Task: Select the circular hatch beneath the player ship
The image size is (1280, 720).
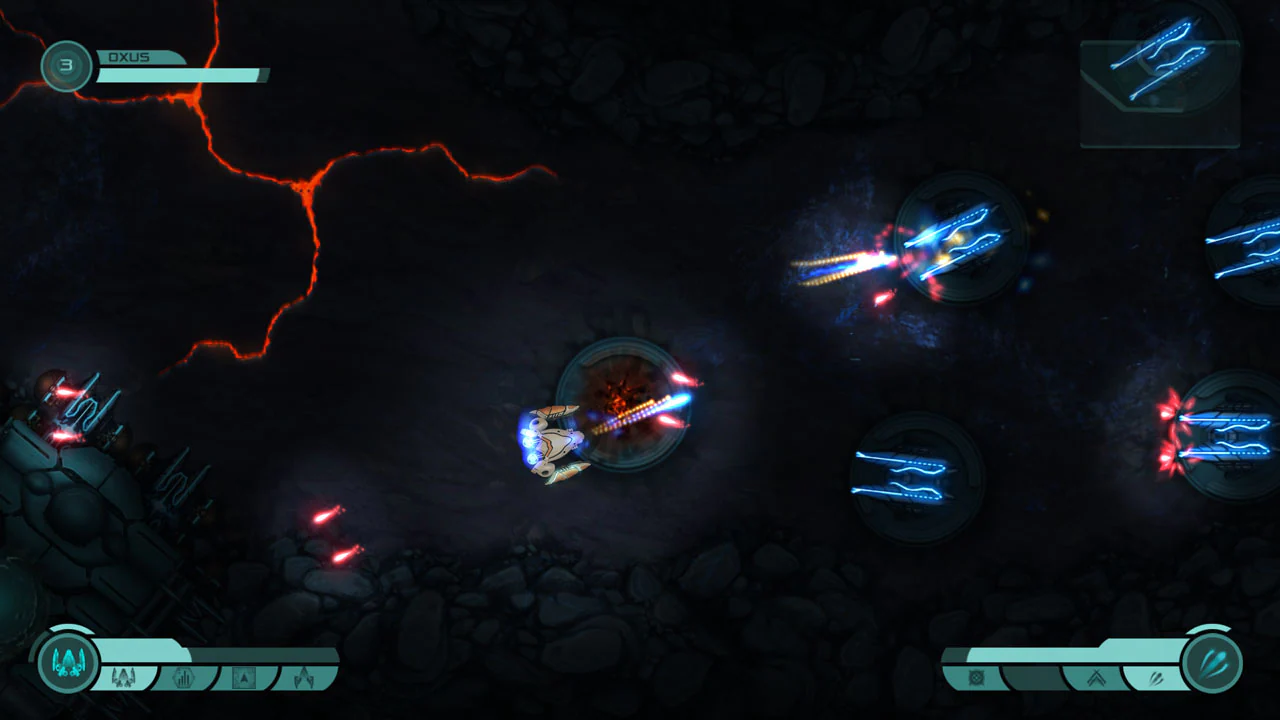Action: pos(625,405)
